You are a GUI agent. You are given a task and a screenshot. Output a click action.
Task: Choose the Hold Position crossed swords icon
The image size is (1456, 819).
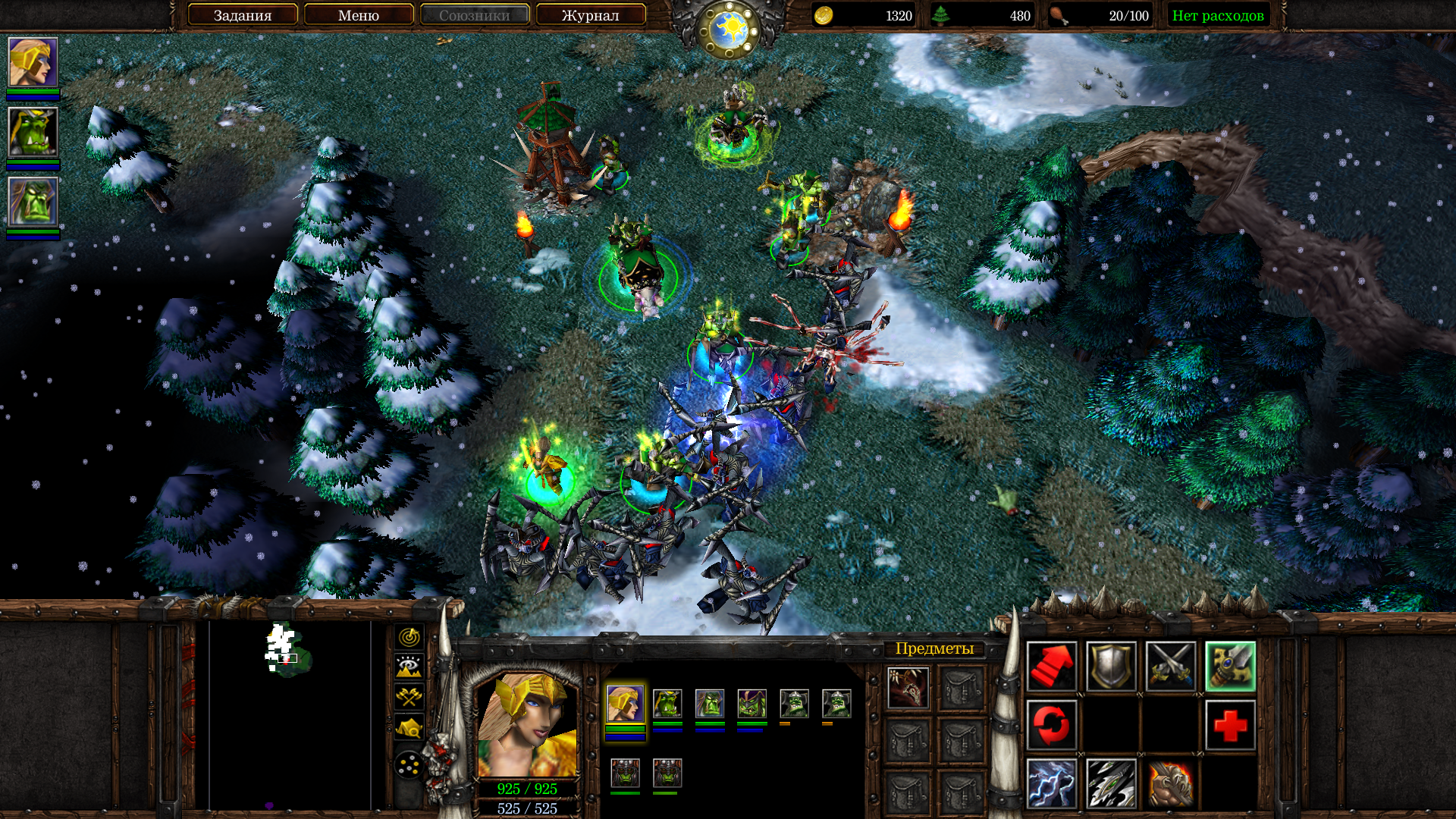(1170, 667)
